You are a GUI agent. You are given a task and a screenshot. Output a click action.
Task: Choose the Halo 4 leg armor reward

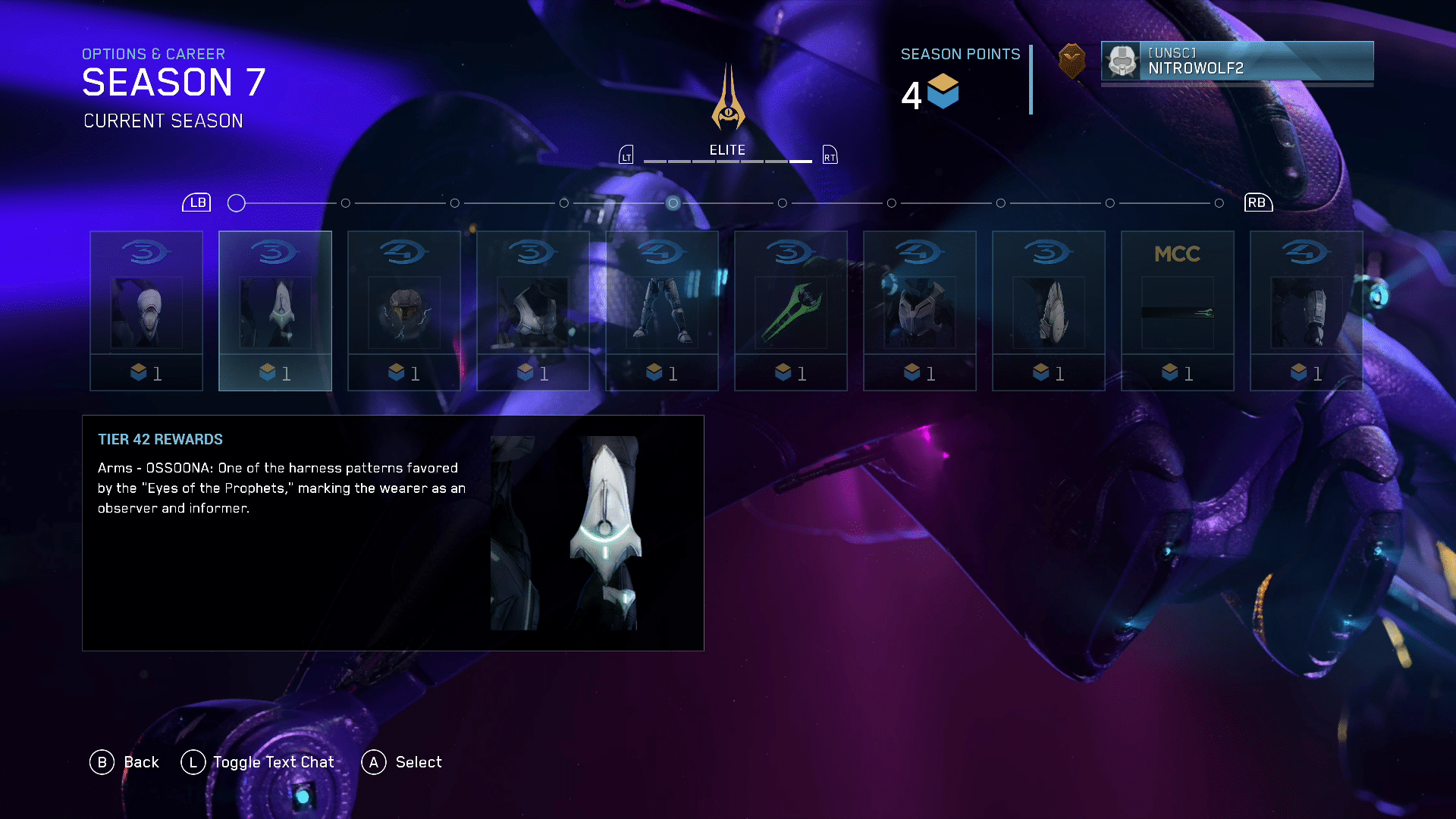662,310
